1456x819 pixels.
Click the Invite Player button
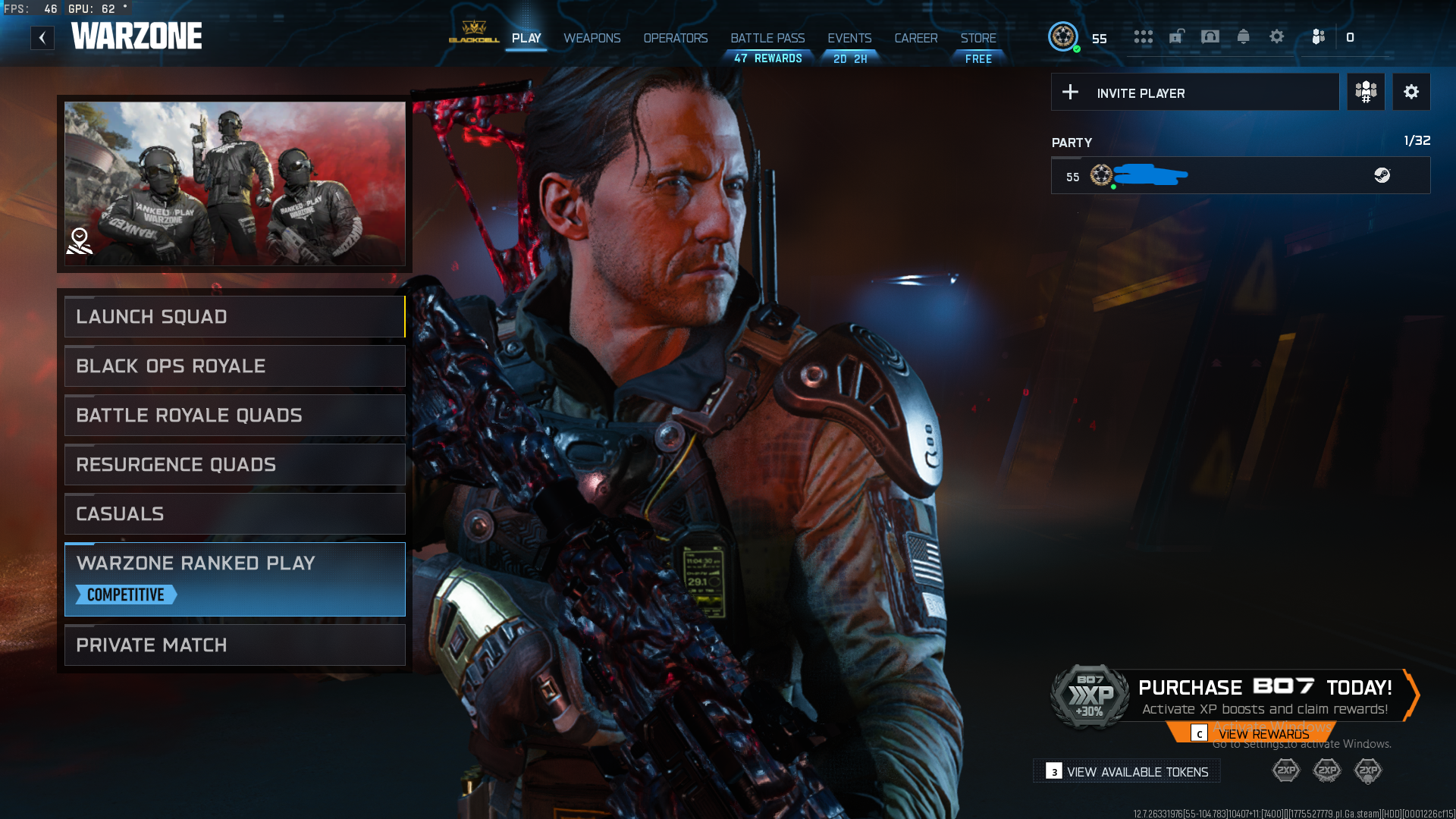pos(1194,93)
